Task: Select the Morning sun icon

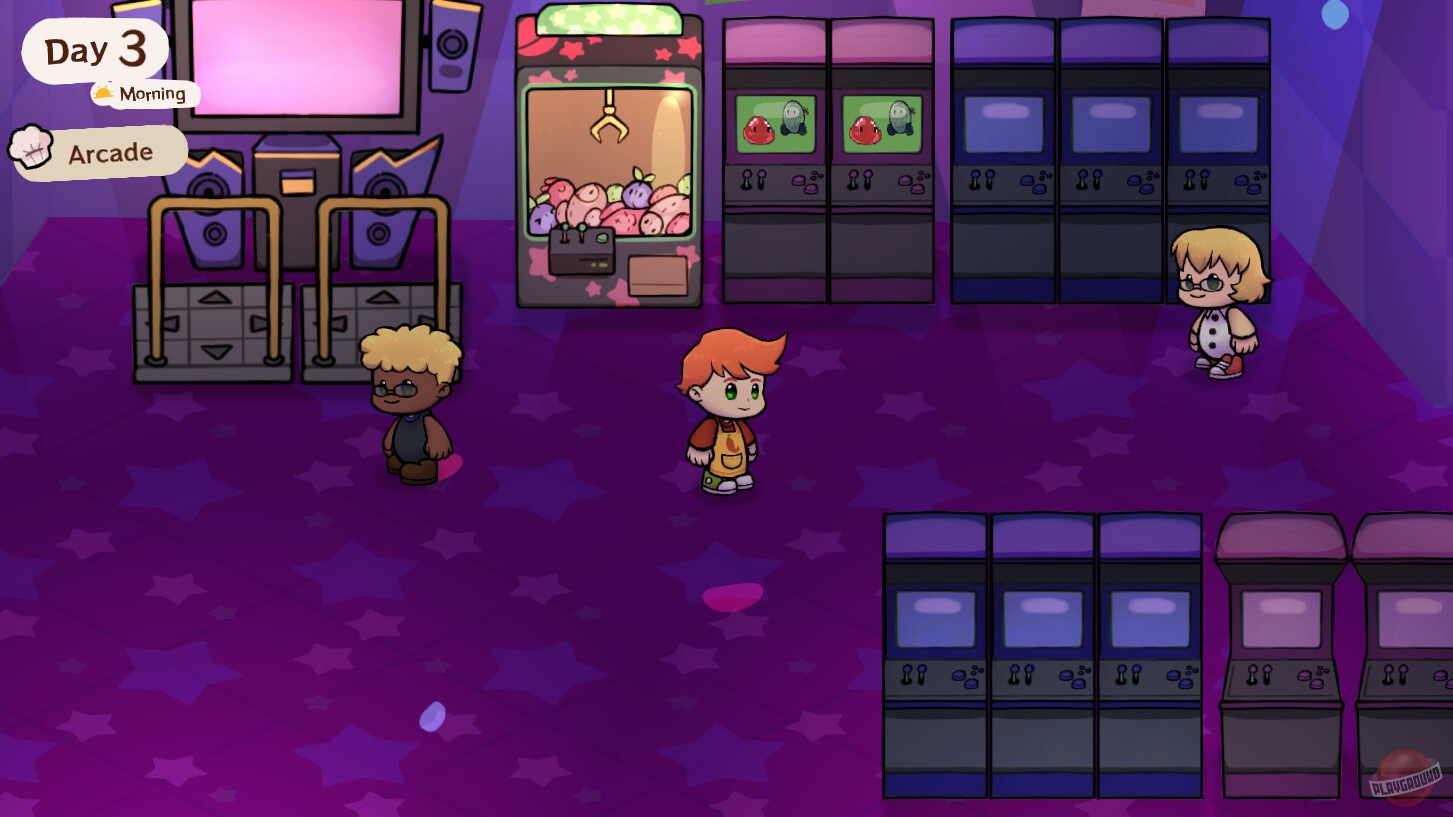Action: click(103, 93)
